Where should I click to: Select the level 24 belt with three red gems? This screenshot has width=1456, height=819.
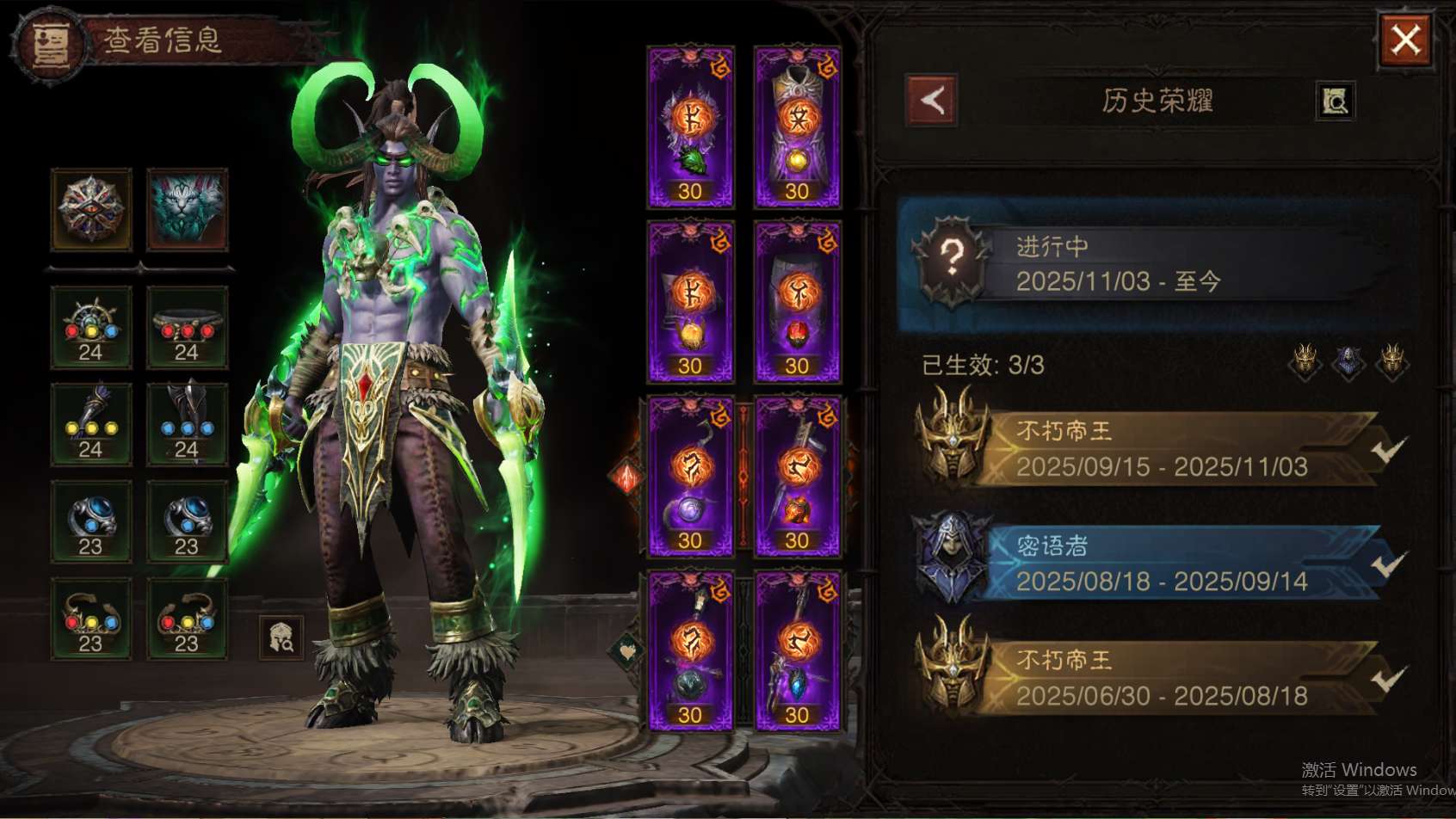187,328
